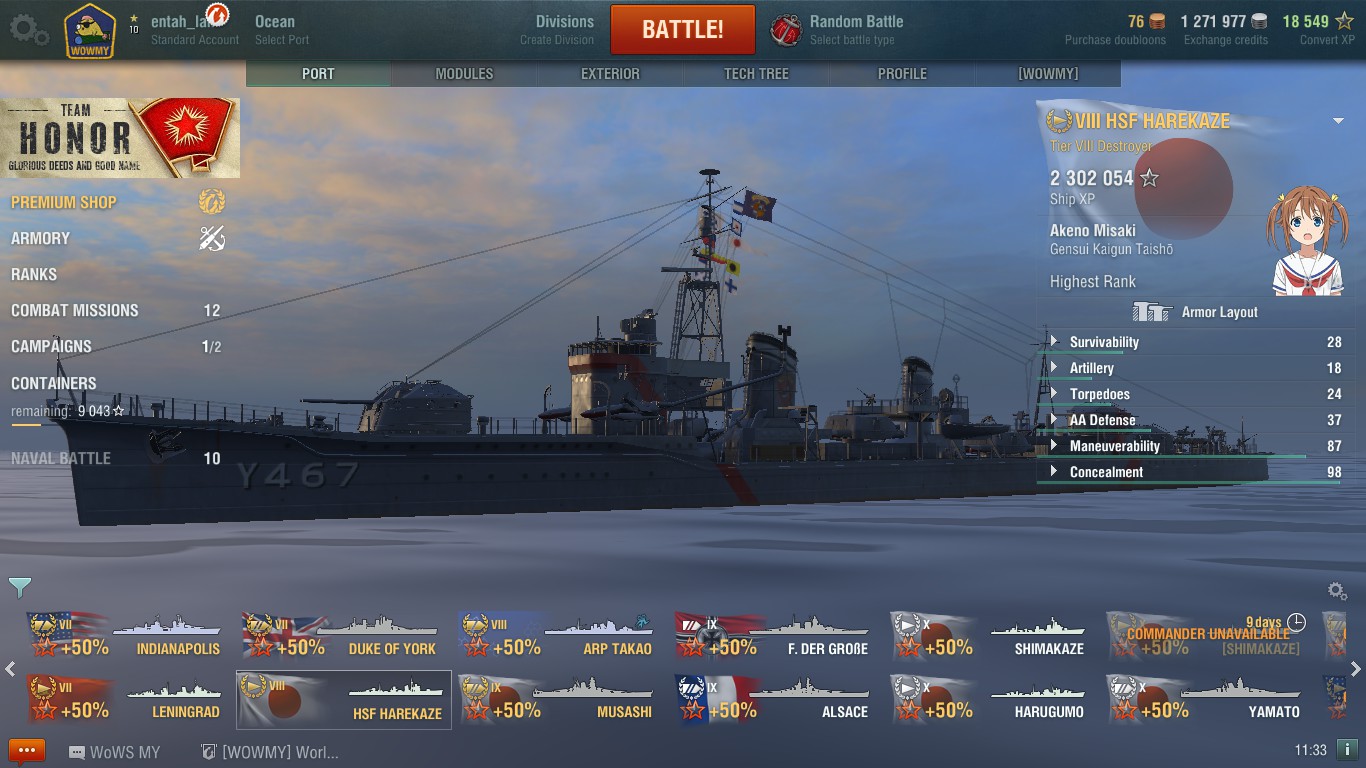Show the Tech Tree tab
Screen dimensions: 1366x768
[x=756, y=74]
